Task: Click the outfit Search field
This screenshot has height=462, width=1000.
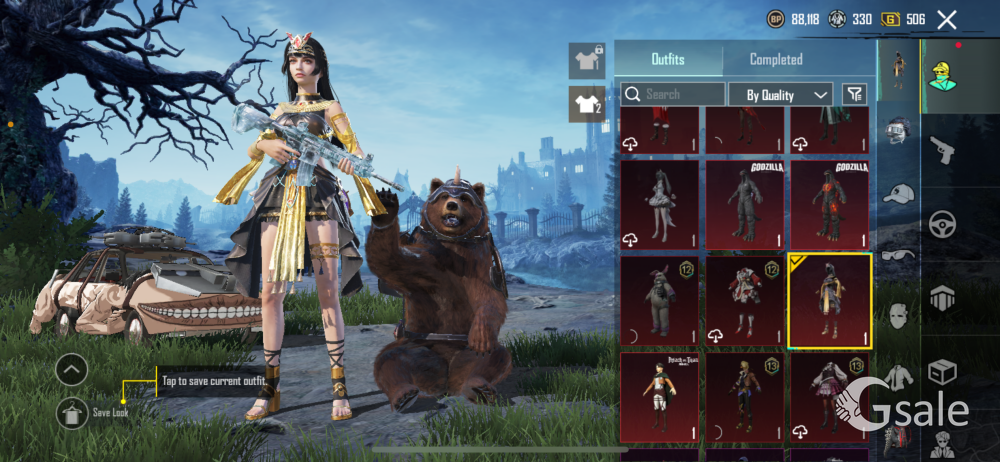Action: [673, 94]
